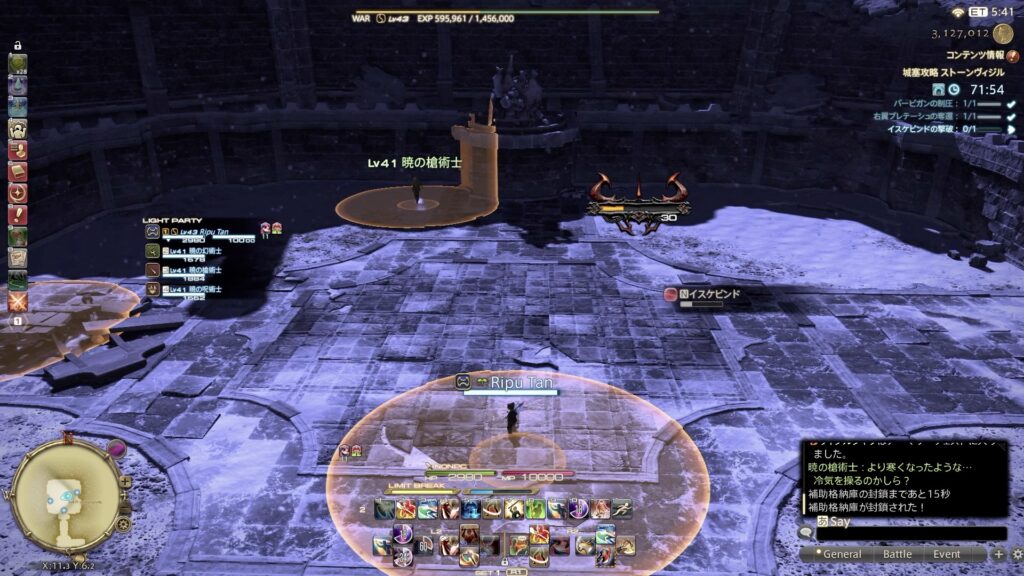Switch to the General chat tab
The height and width of the screenshot is (576, 1024).
point(842,554)
